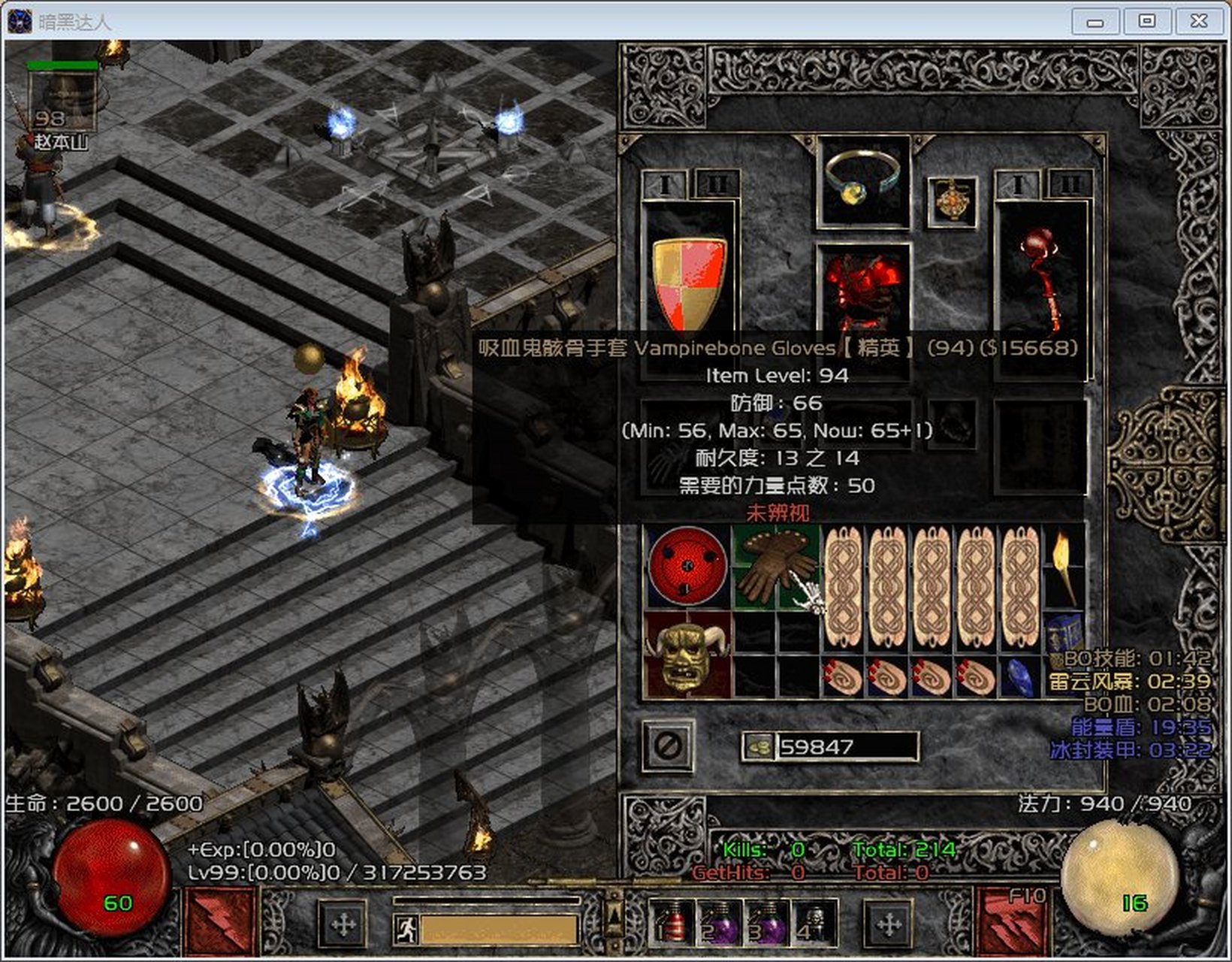The width and height of the screenshot is (1232, 962).
Task: Click the gold coin button beside 59847
Action: tap(759, 746)
